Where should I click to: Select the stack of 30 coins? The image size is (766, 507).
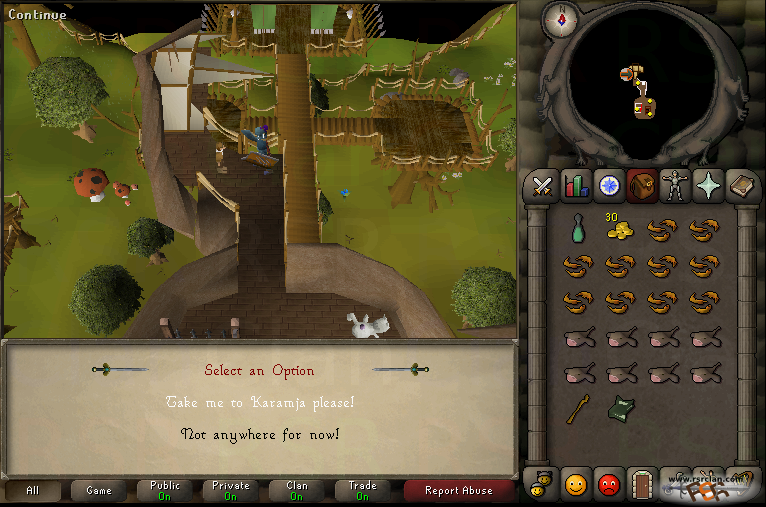point(620,229)
